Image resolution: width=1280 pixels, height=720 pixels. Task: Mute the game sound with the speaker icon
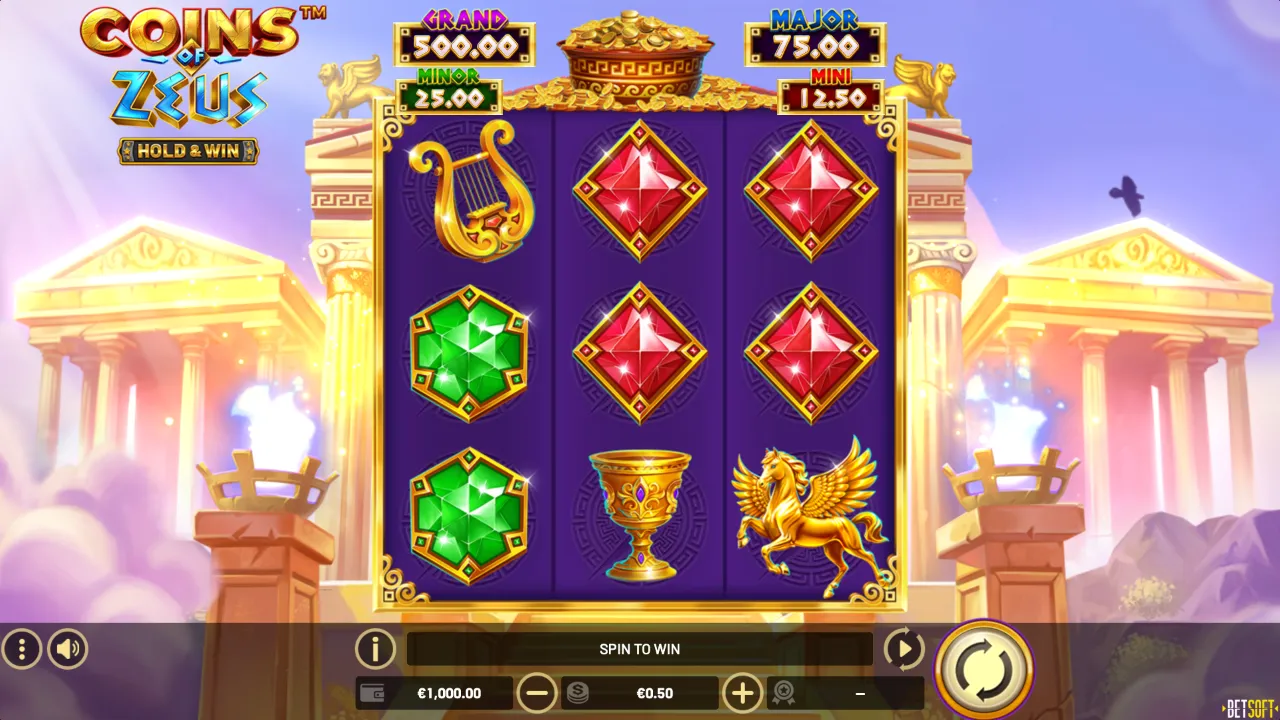tap(66, 649)
